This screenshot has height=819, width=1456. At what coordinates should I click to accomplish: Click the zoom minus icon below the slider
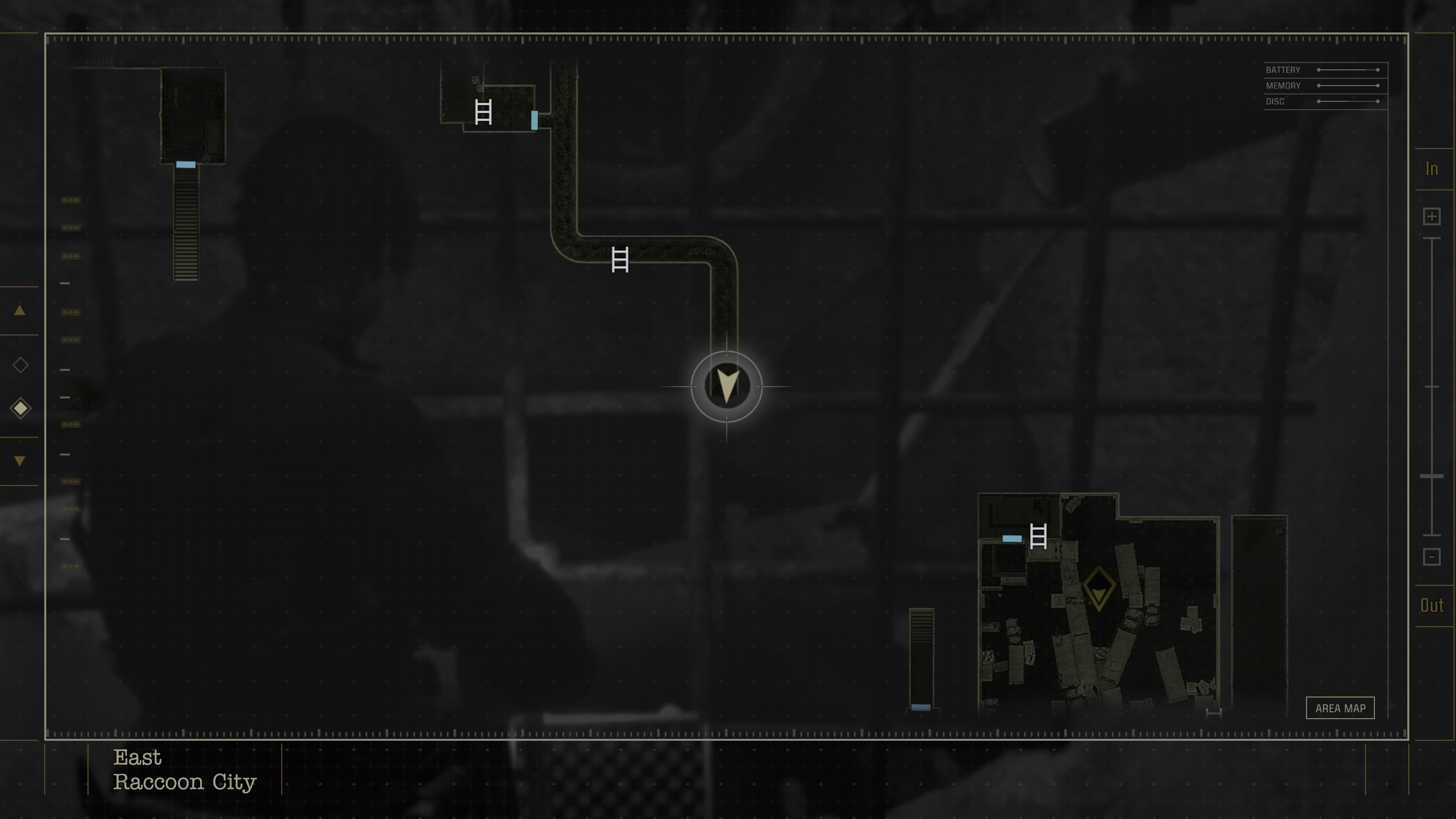1431,557
